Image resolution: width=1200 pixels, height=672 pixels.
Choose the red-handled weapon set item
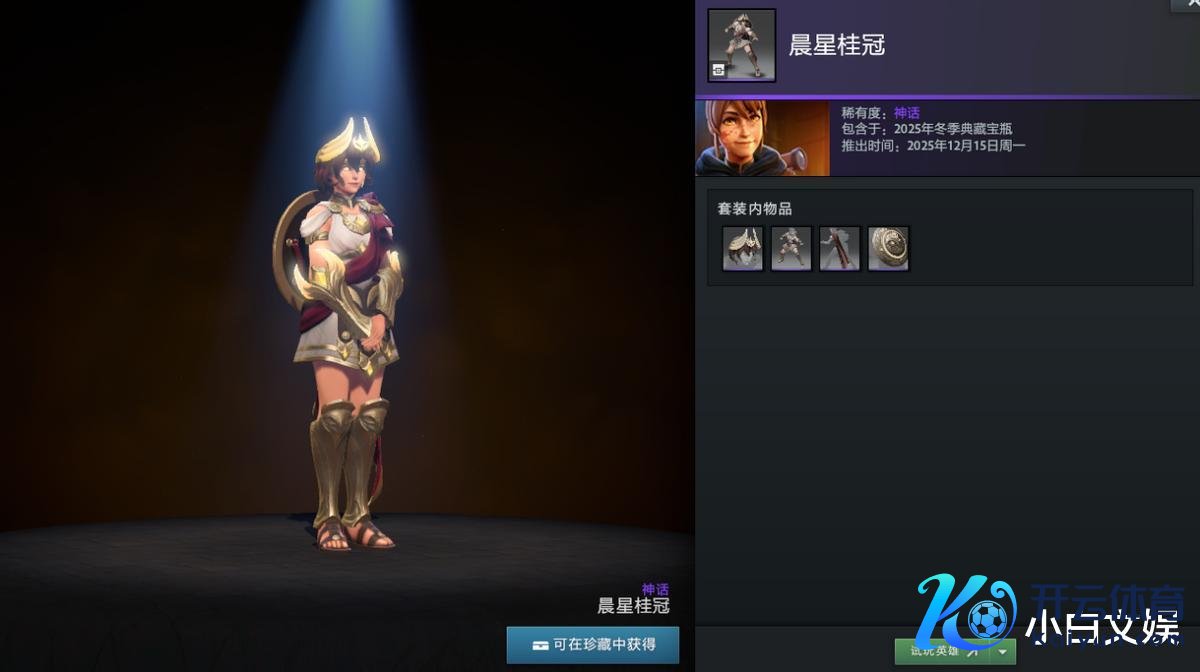tap(840, 248)
